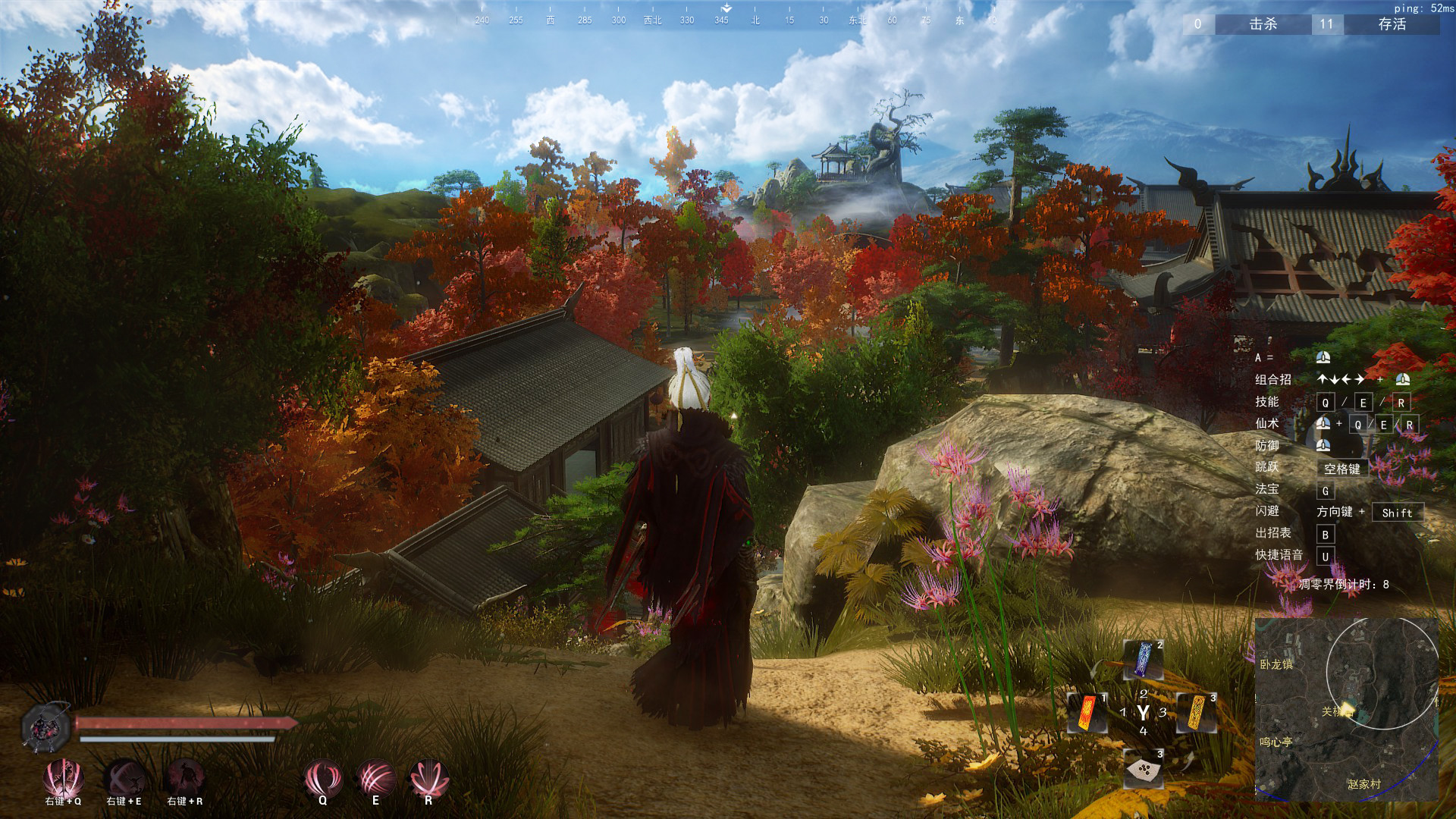This screenshot has width=1456, height=819.
Task: Select the yellow talisman item slot
Action: [1196, 713]
